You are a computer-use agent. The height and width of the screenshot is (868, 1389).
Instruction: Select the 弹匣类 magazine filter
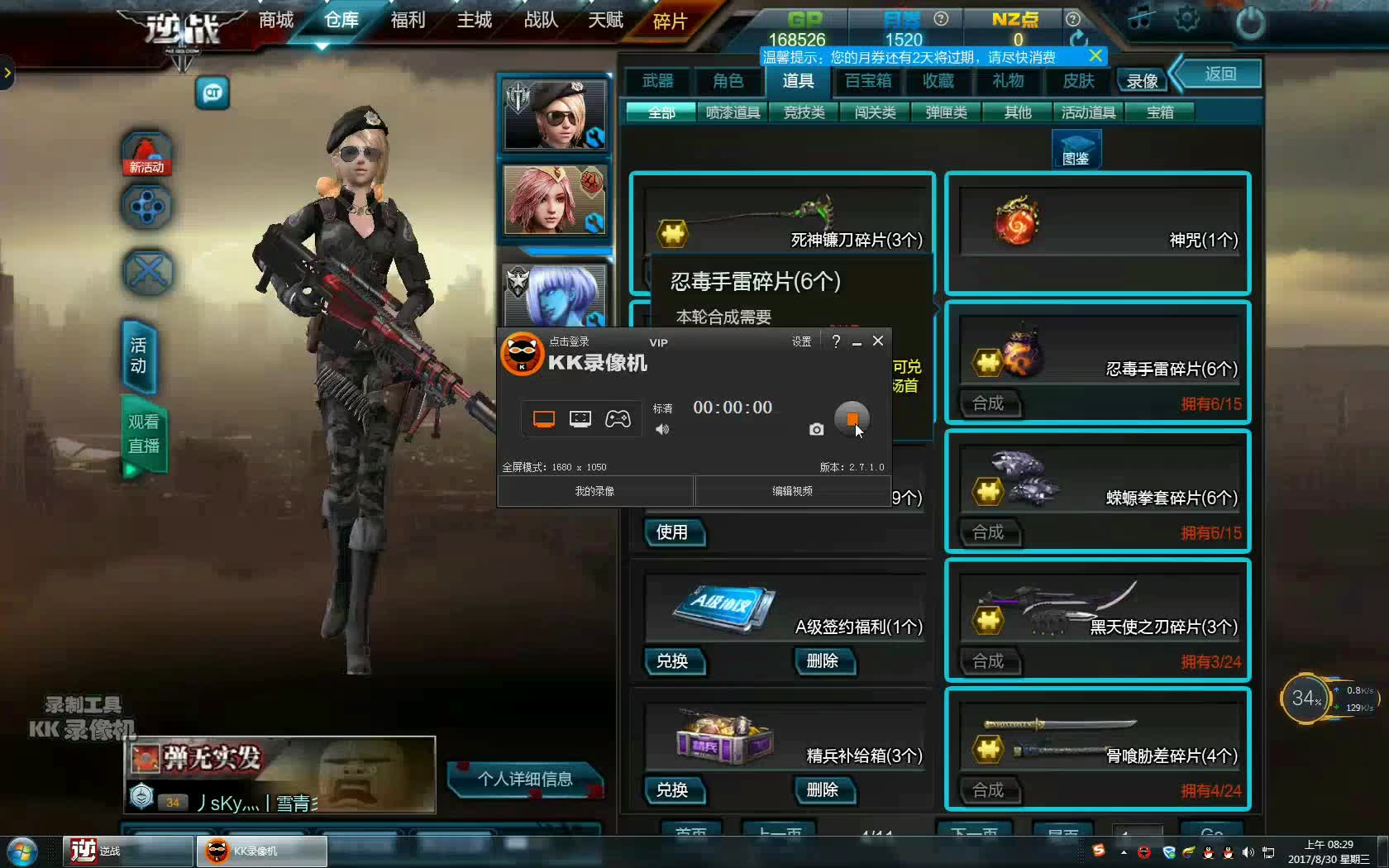946,112
